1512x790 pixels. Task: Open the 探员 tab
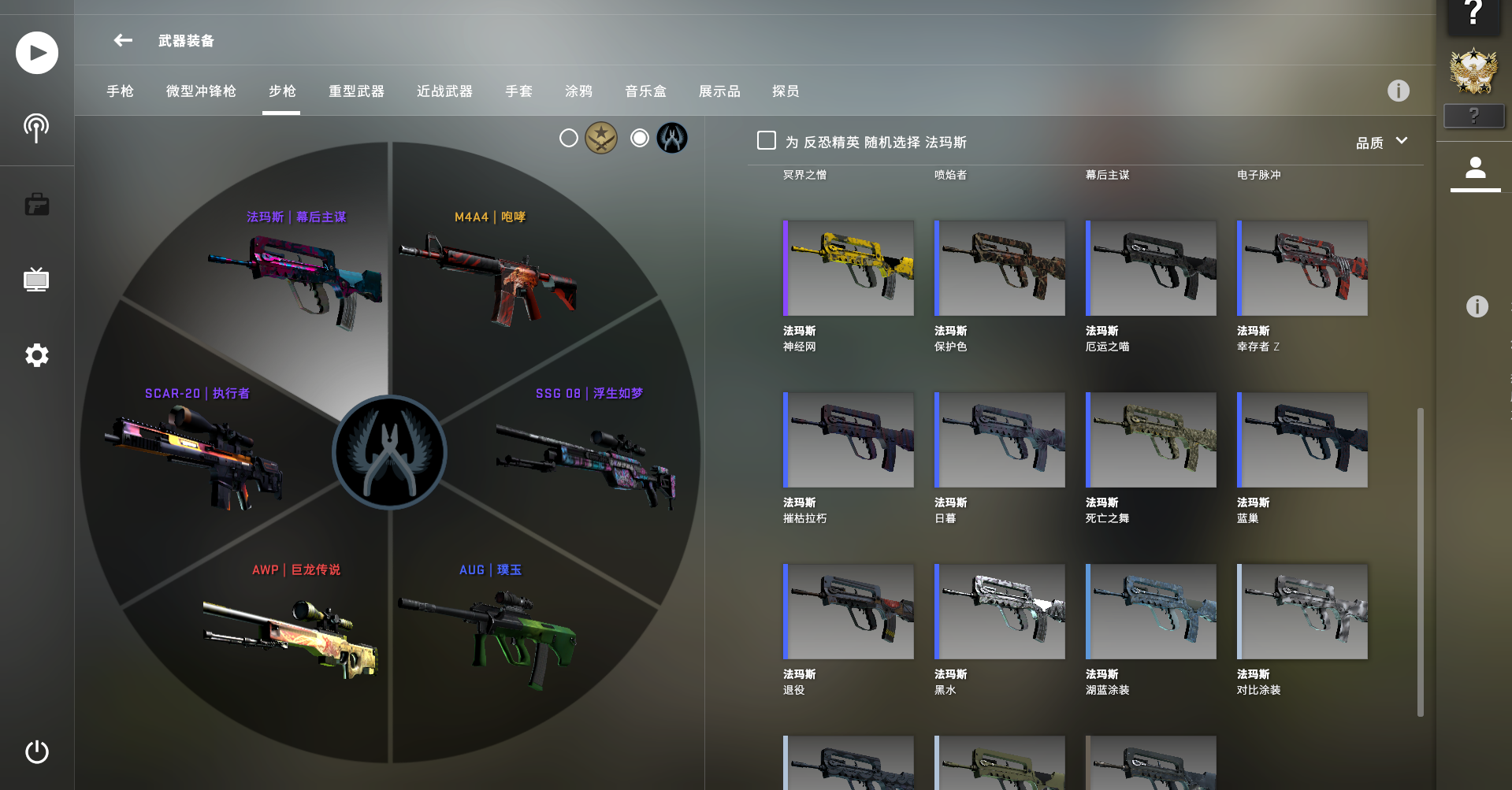785,91
